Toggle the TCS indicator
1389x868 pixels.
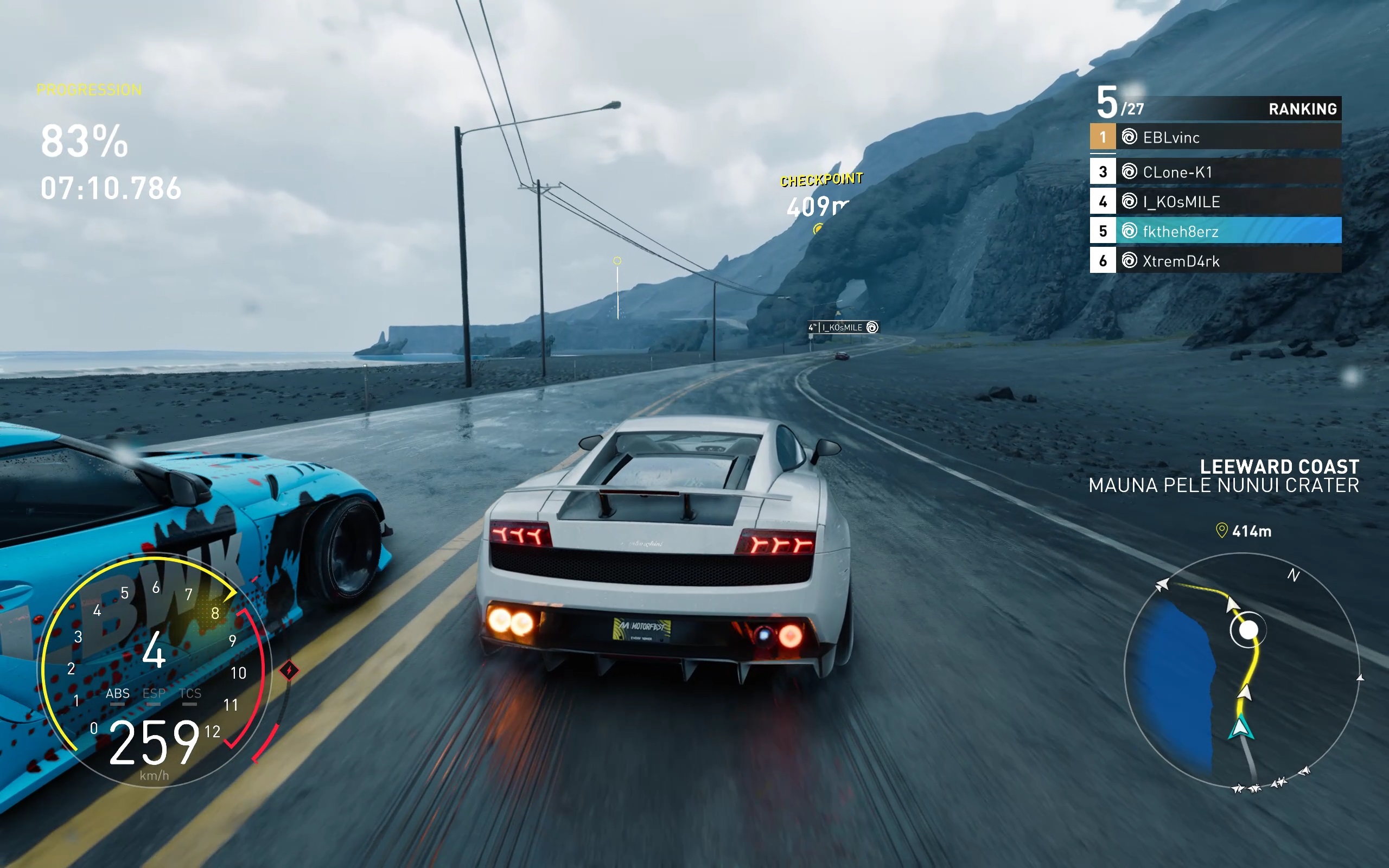(x=190, y=693)
